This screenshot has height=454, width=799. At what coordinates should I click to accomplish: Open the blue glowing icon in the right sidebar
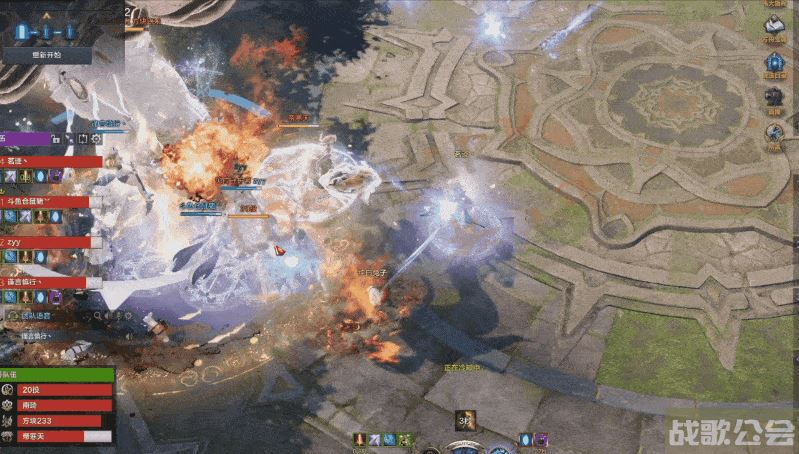(774, 60)
